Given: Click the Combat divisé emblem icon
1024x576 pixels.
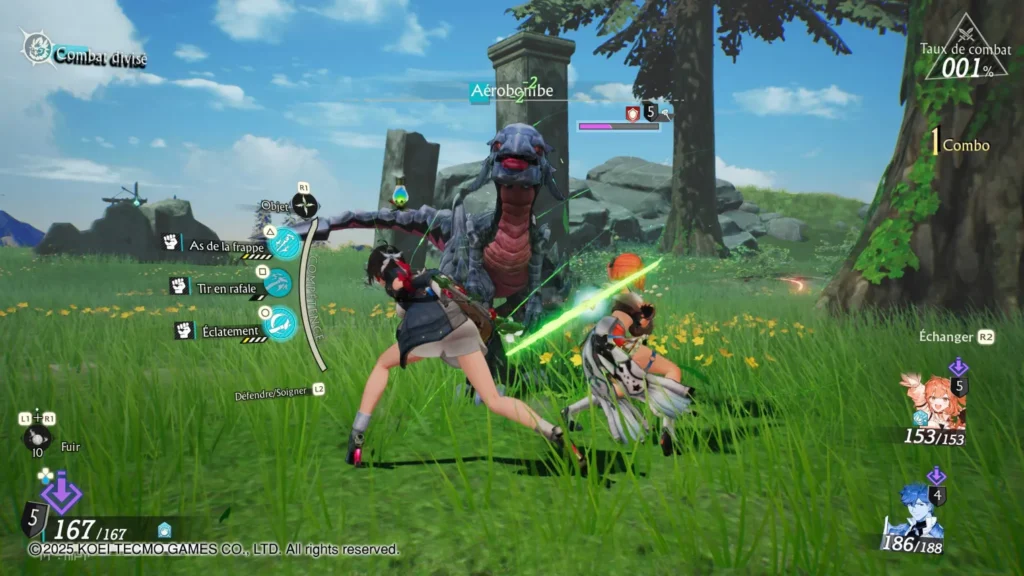Looking at the screenshot, I should (x=38, y=47).
